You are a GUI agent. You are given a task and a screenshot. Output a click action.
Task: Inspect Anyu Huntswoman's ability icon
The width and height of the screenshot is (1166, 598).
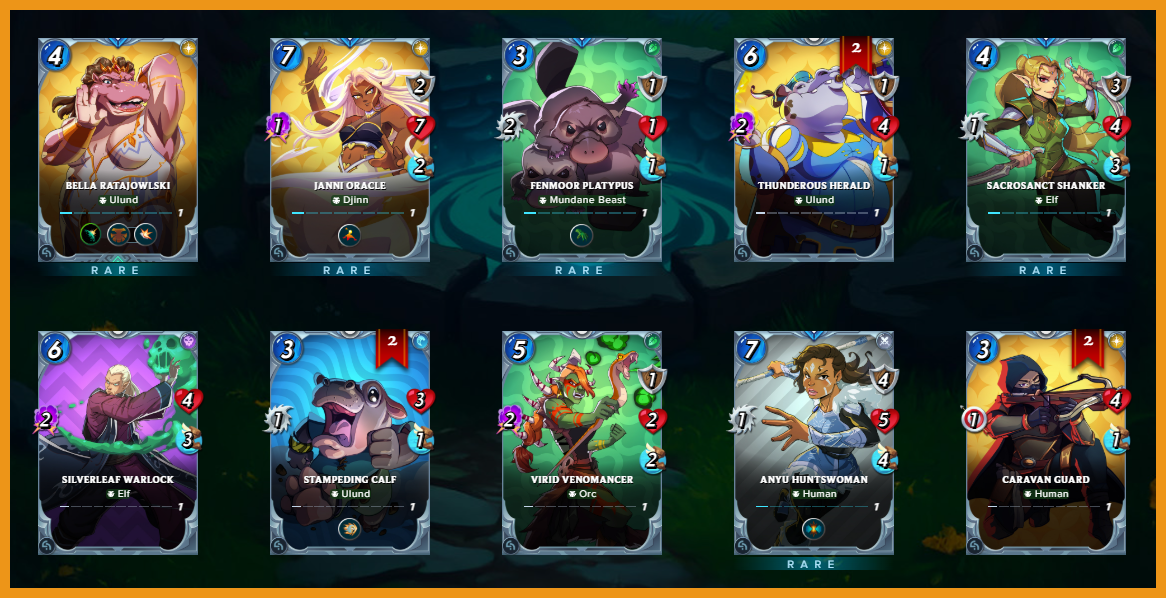pos(814,529)
